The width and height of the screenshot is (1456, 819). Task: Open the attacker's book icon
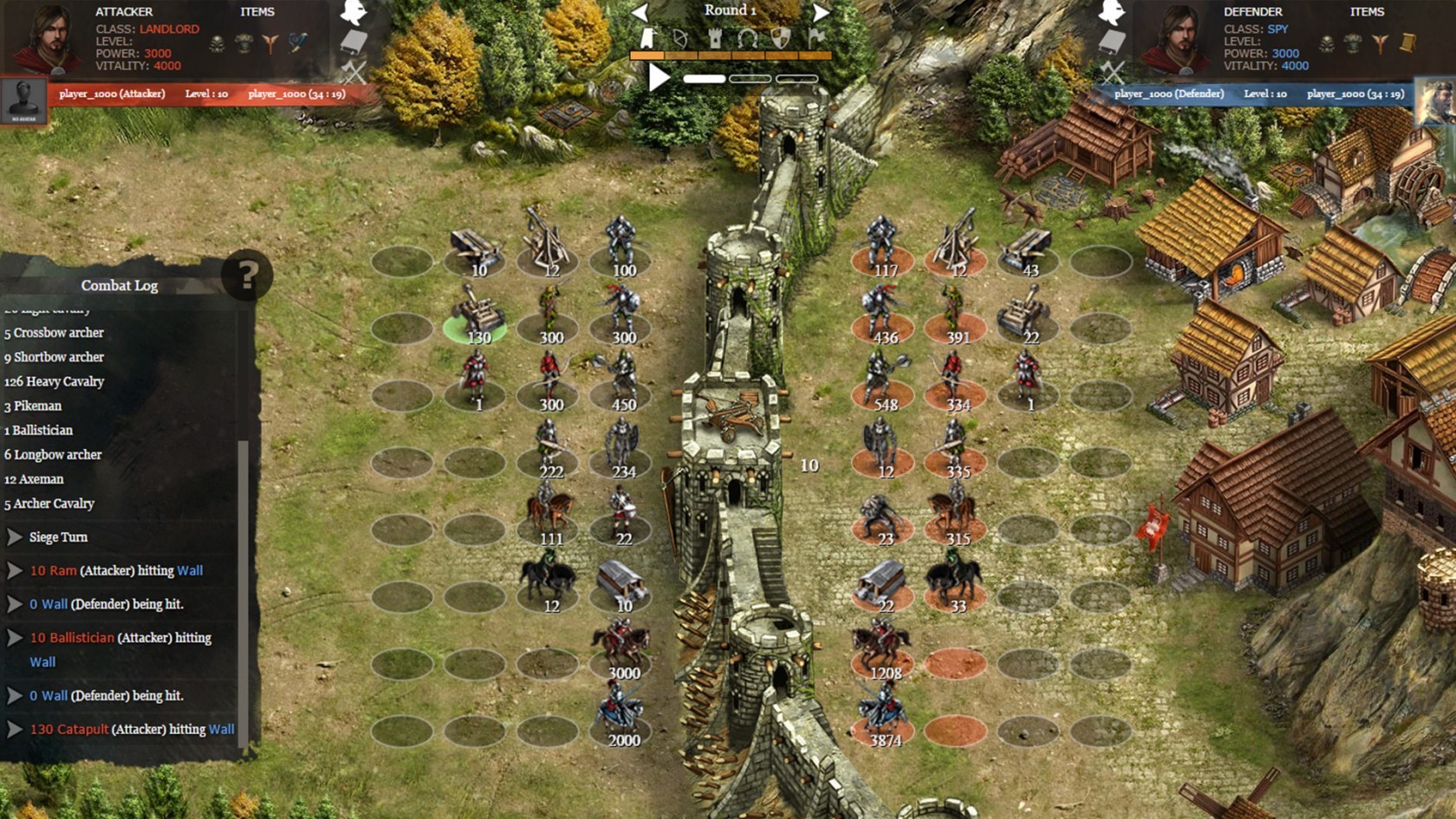tap(354, 42)
